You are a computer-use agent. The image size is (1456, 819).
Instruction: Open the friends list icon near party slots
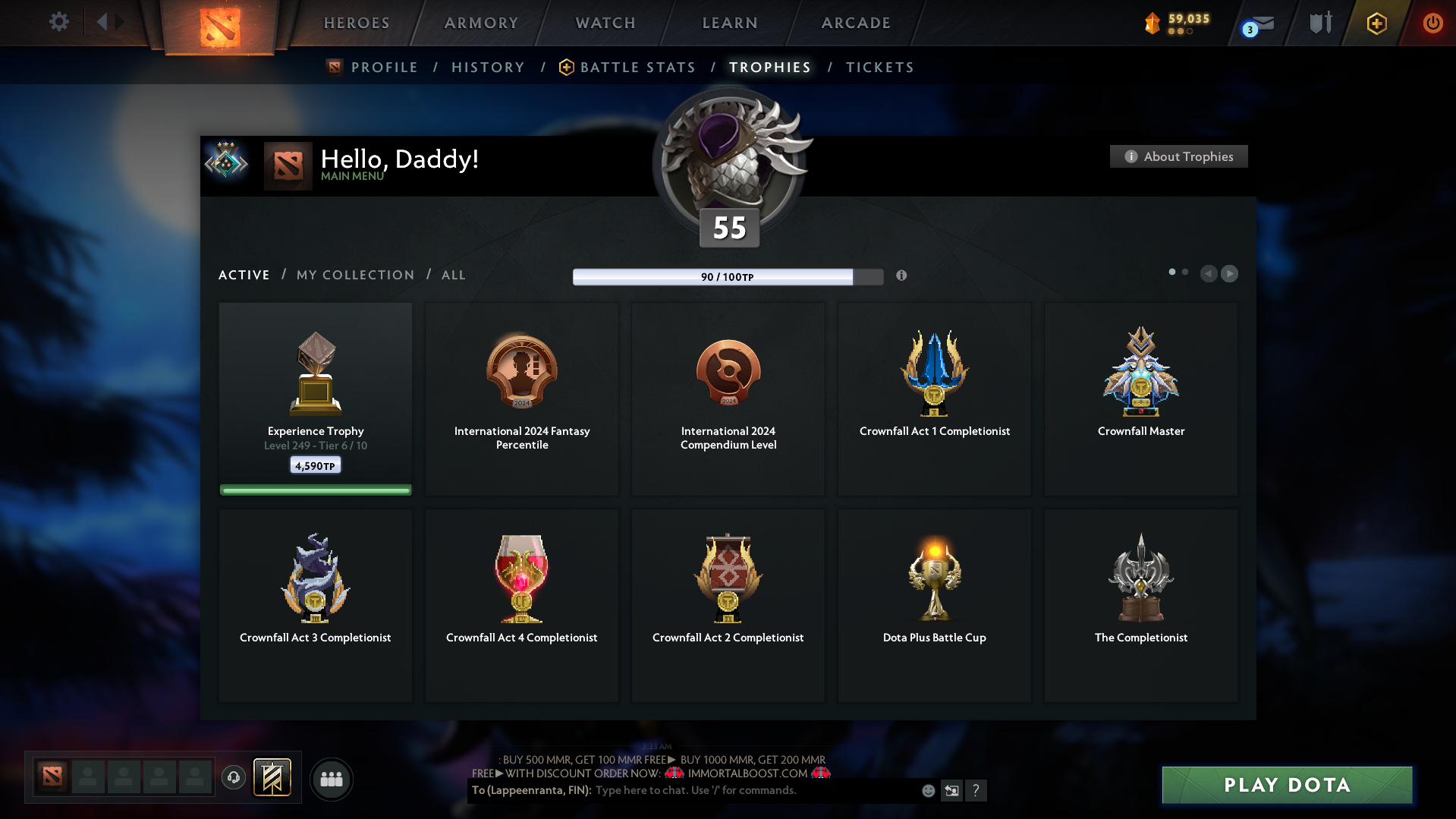pyautogui.click(x=331, y=779)
